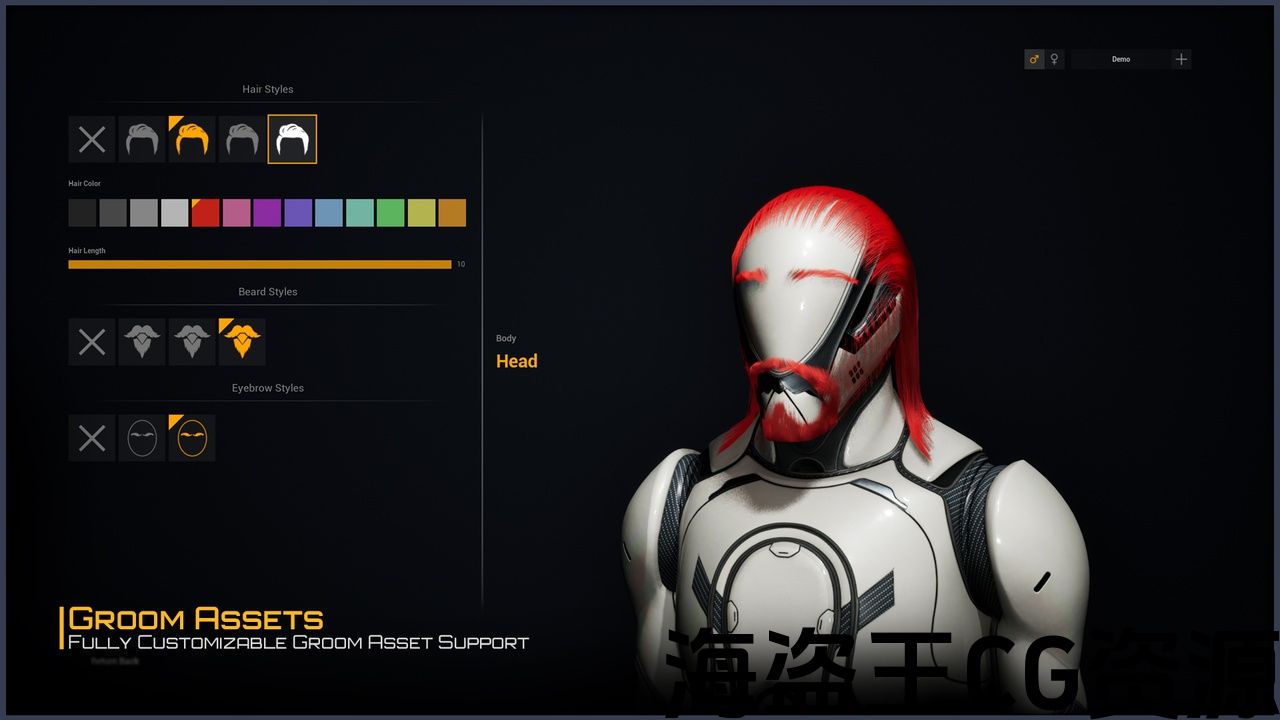Choose the pink hair color swatch
1280x720 pixels.
point(236,213)
